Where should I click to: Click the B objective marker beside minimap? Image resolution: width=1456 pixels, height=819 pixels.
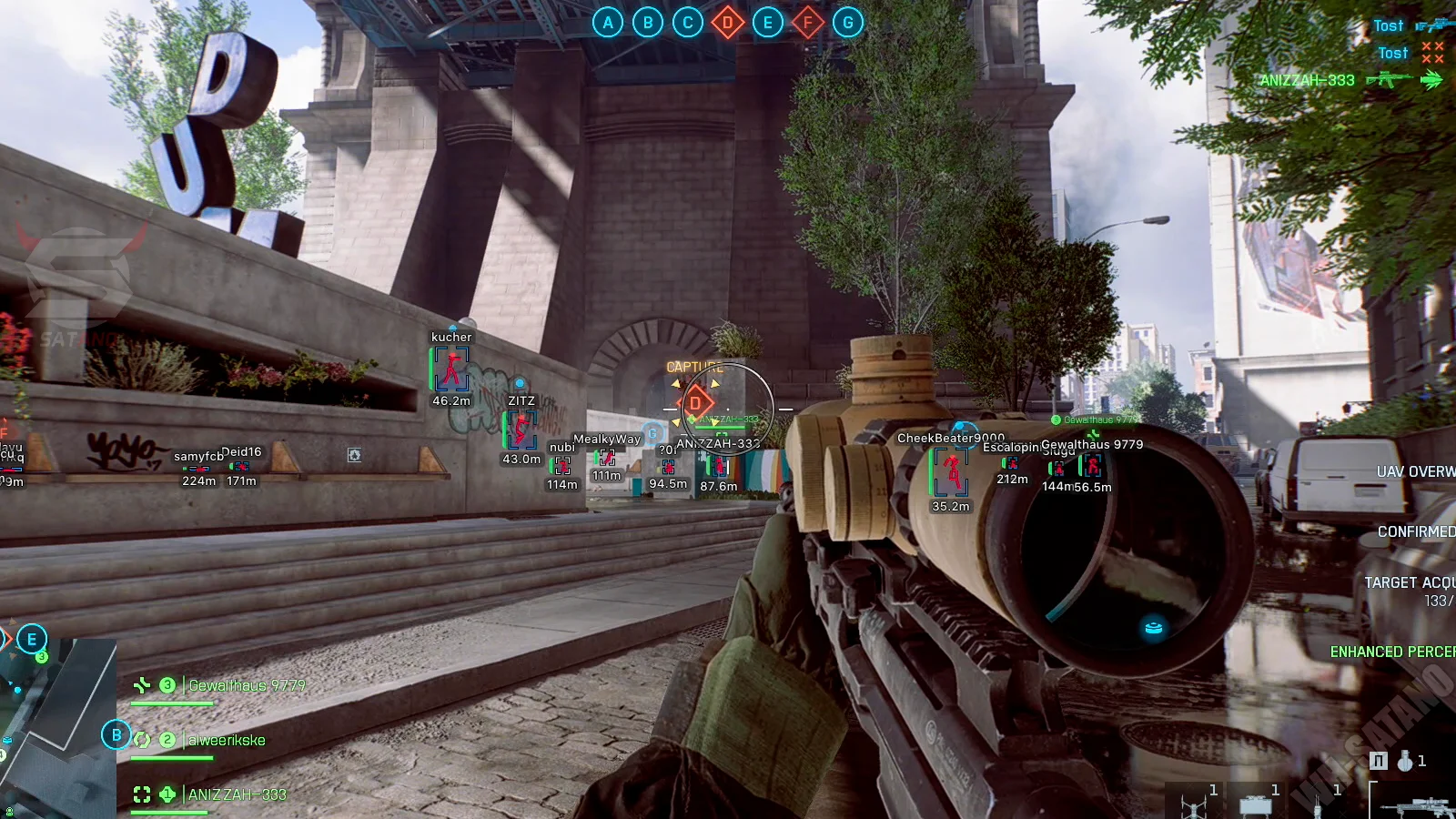(x=116, y=734)
